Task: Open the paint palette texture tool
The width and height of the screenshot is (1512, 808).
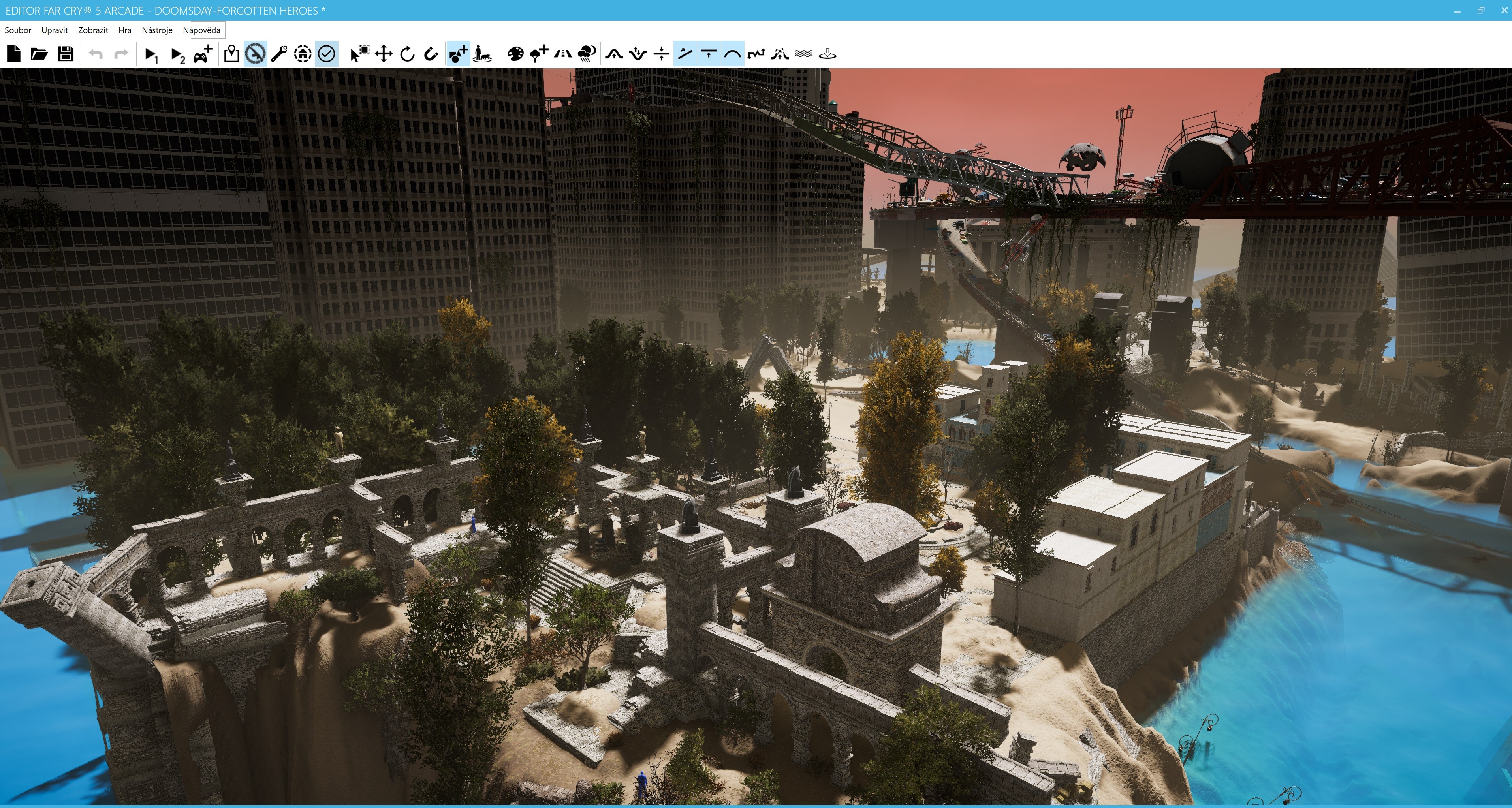Action: 515,54
